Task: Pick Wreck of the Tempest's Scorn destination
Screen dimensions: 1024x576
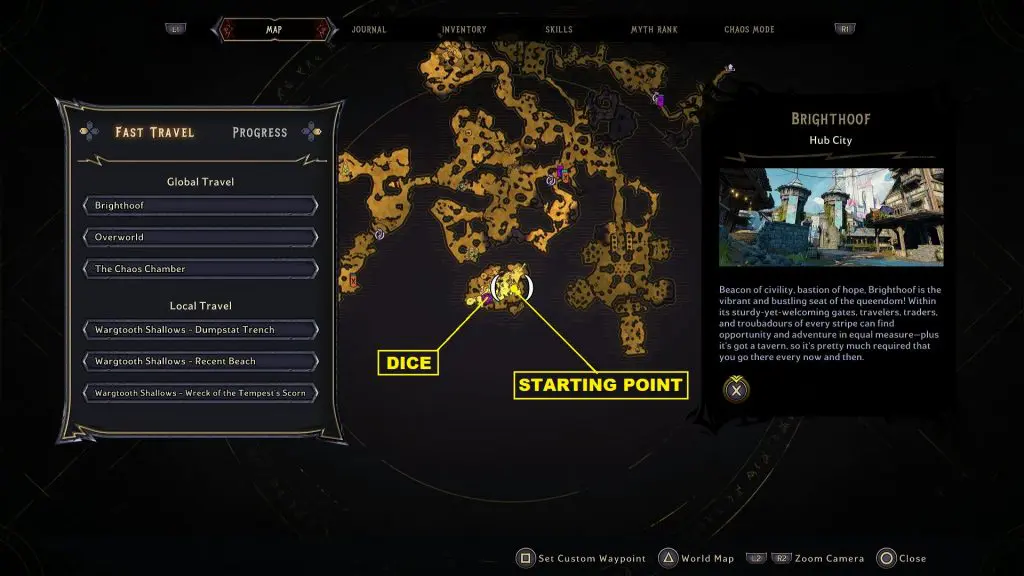Action: pyautogui.click(x=201, y=393)
